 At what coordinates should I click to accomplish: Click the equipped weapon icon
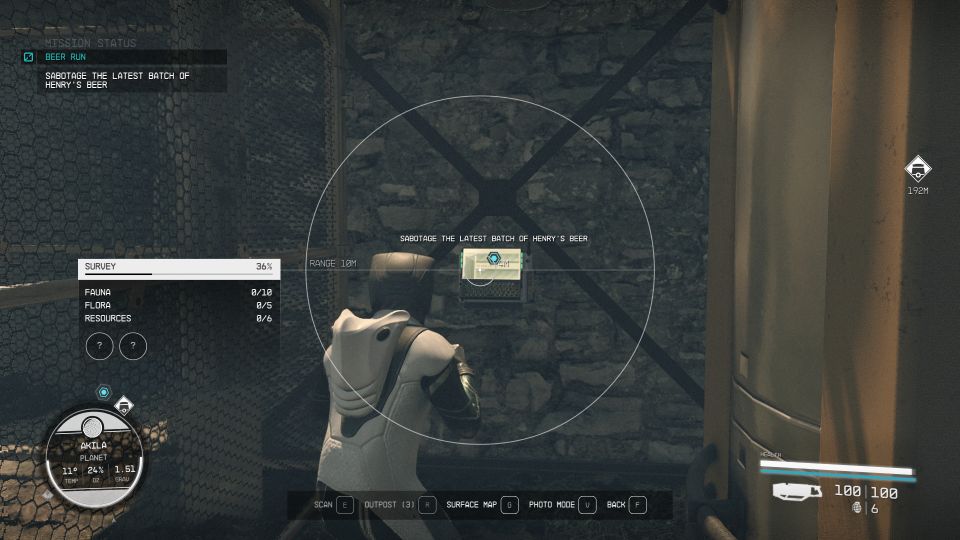[797, 491]
